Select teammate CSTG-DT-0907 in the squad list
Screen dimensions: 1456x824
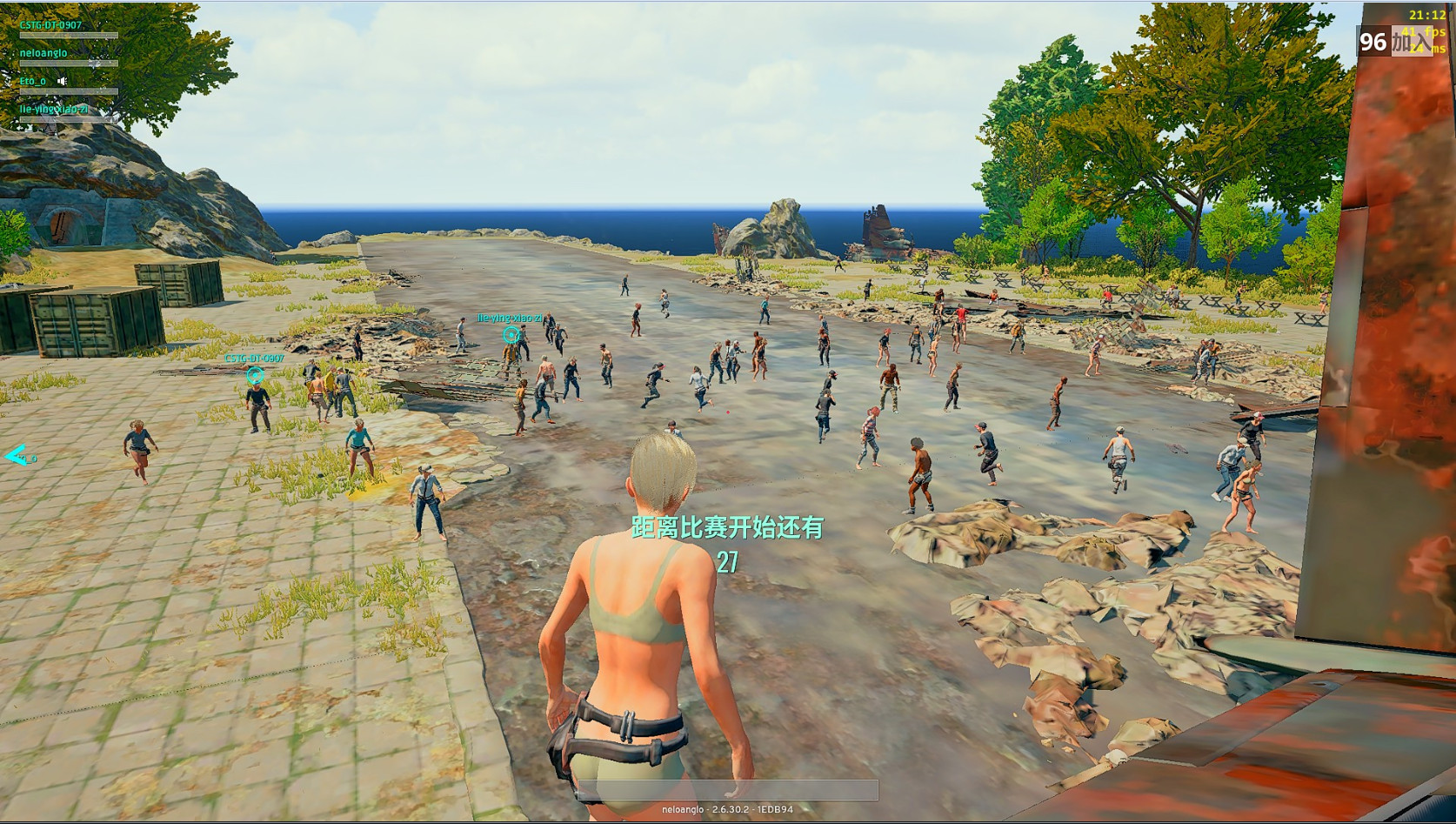(x=50, y=25)
